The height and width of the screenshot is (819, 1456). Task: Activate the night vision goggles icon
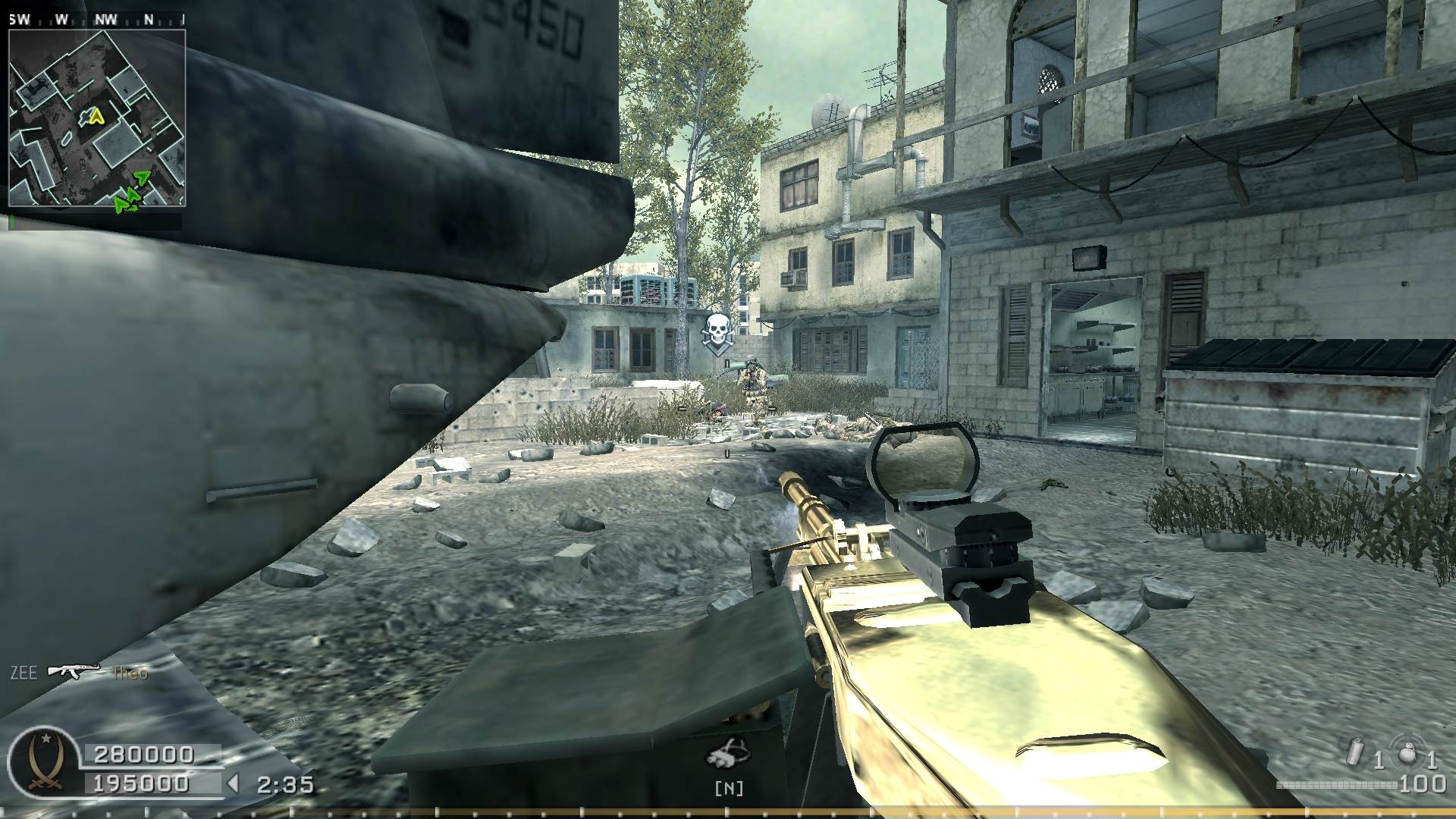728,755
